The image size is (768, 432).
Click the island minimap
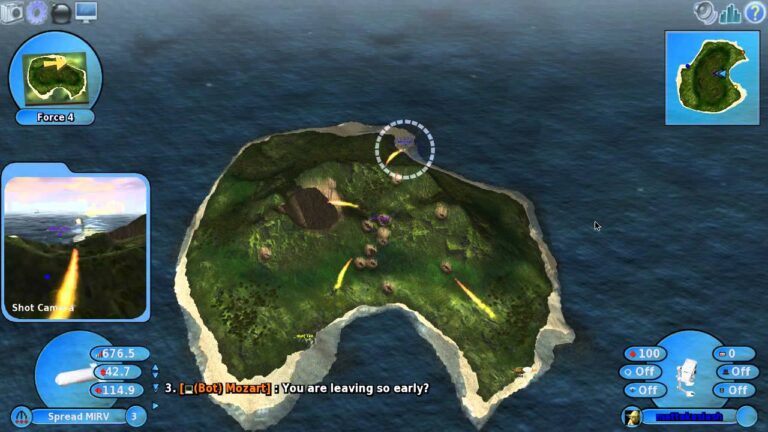pyautogui.click(x=712, y=76)
